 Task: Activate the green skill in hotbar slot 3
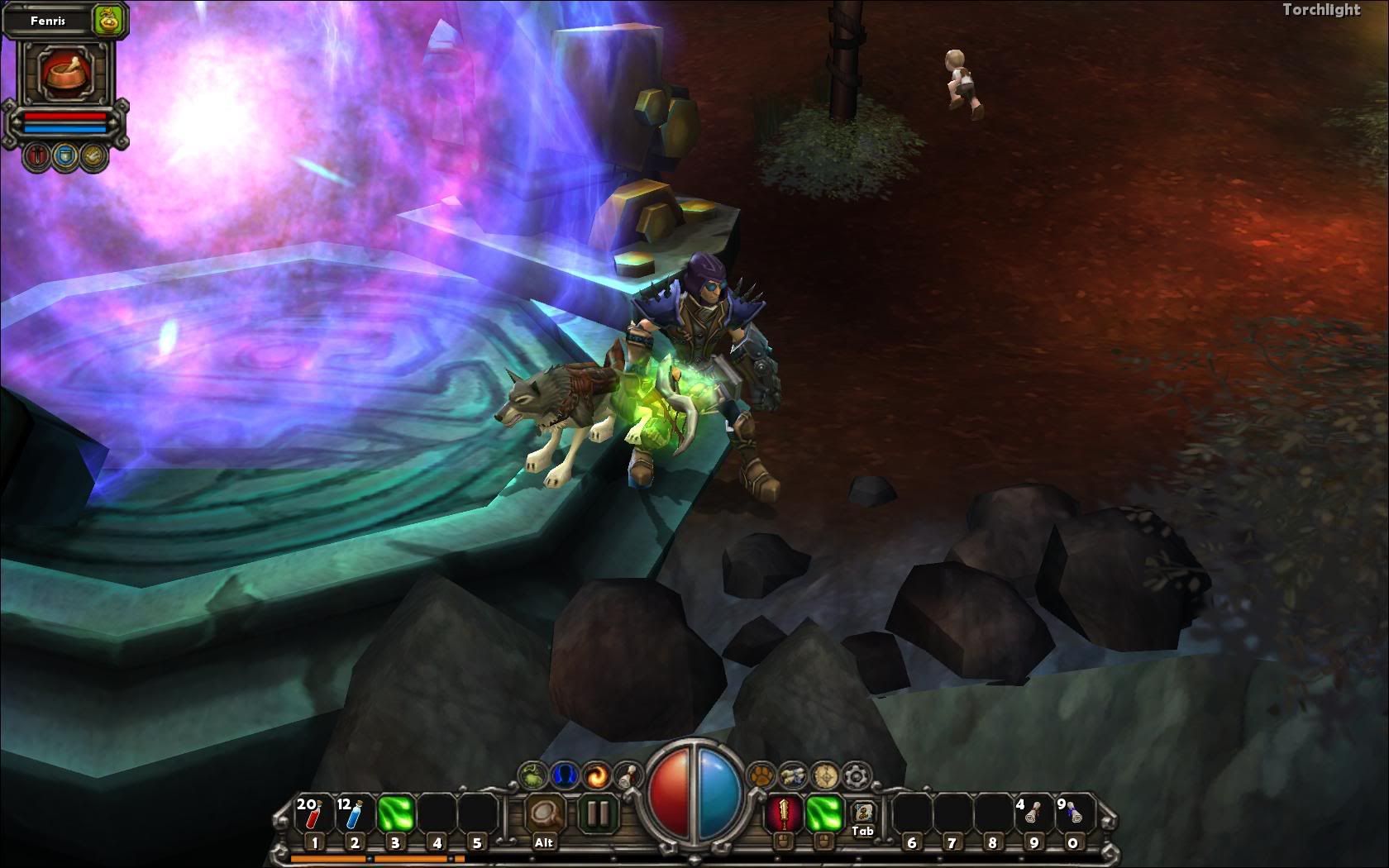coord(395,814)
